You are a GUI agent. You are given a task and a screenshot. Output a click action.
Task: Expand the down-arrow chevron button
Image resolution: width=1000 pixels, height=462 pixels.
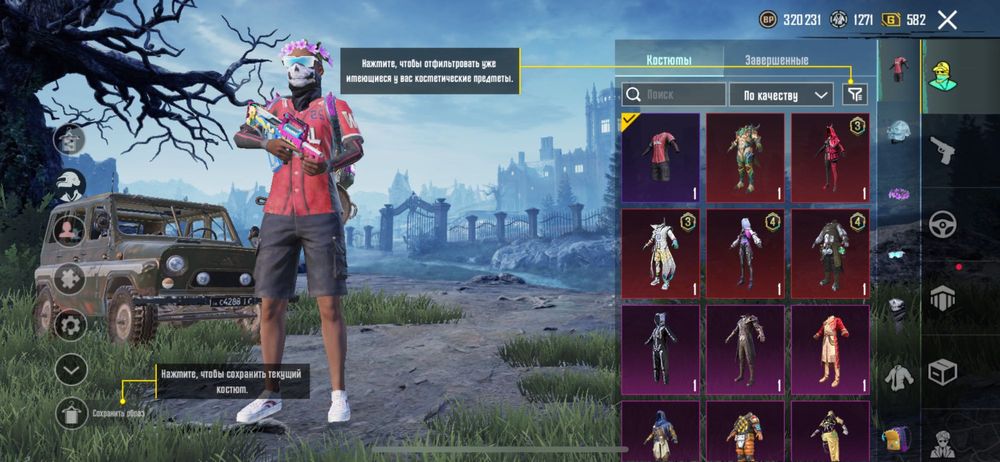tap(70, 369)
